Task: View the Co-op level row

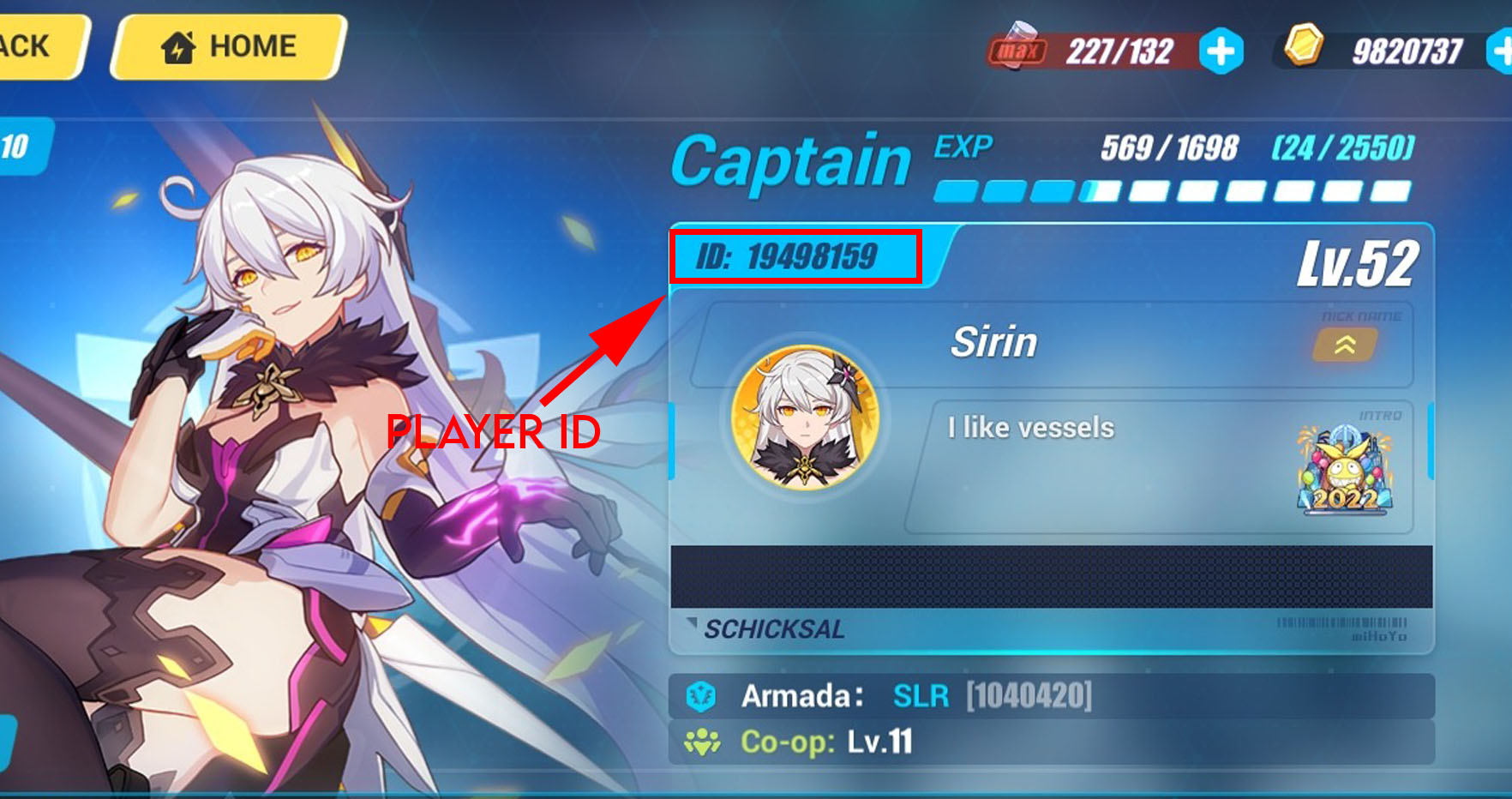Action: (1051, 742)
